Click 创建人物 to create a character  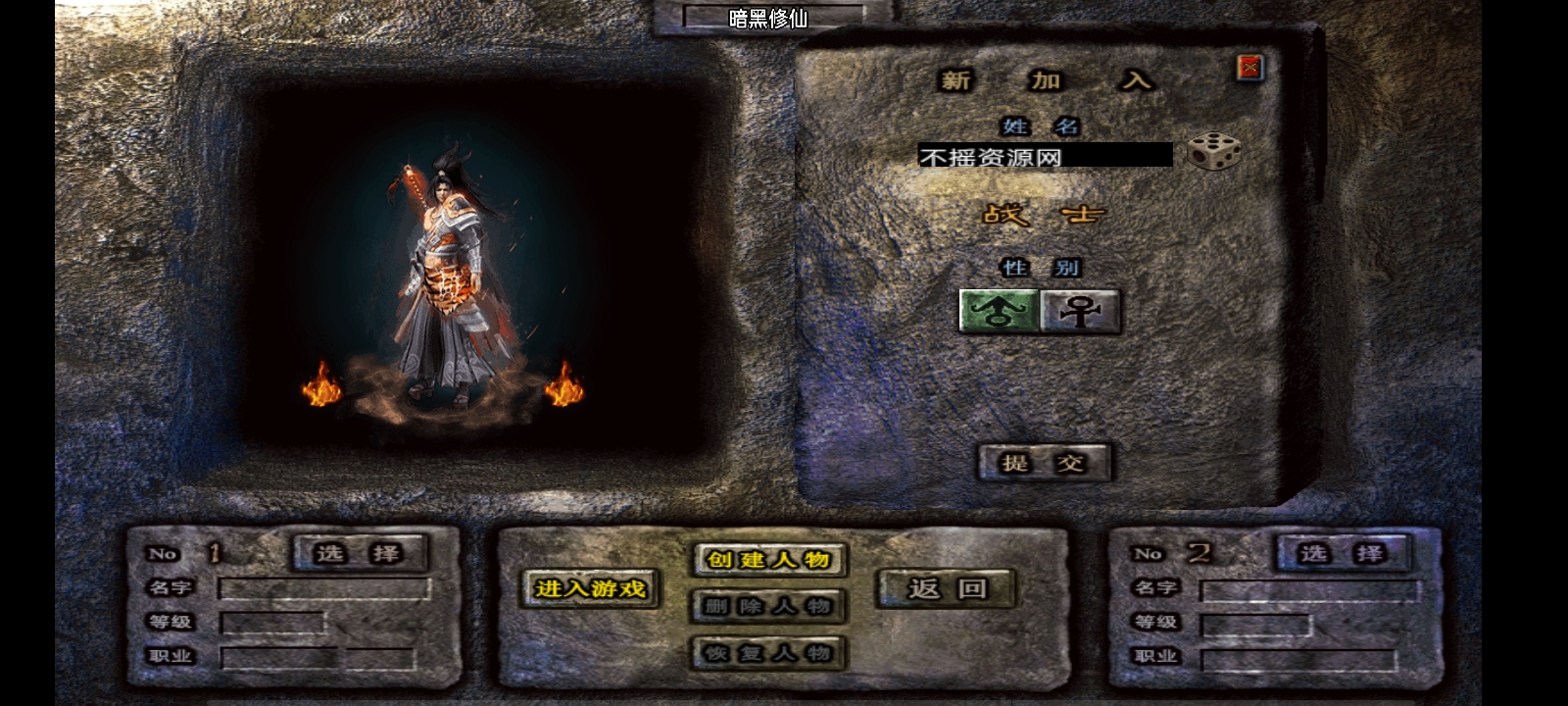pos(769,560)
